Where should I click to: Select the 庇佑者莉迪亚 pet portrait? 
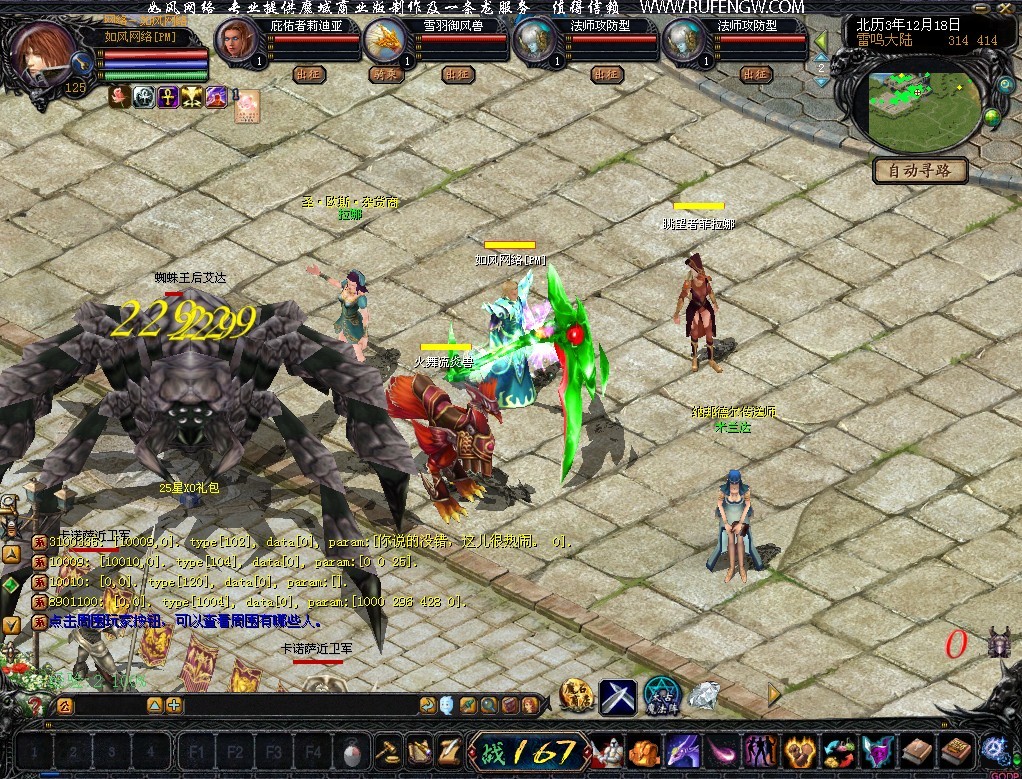tap(238, 40)
